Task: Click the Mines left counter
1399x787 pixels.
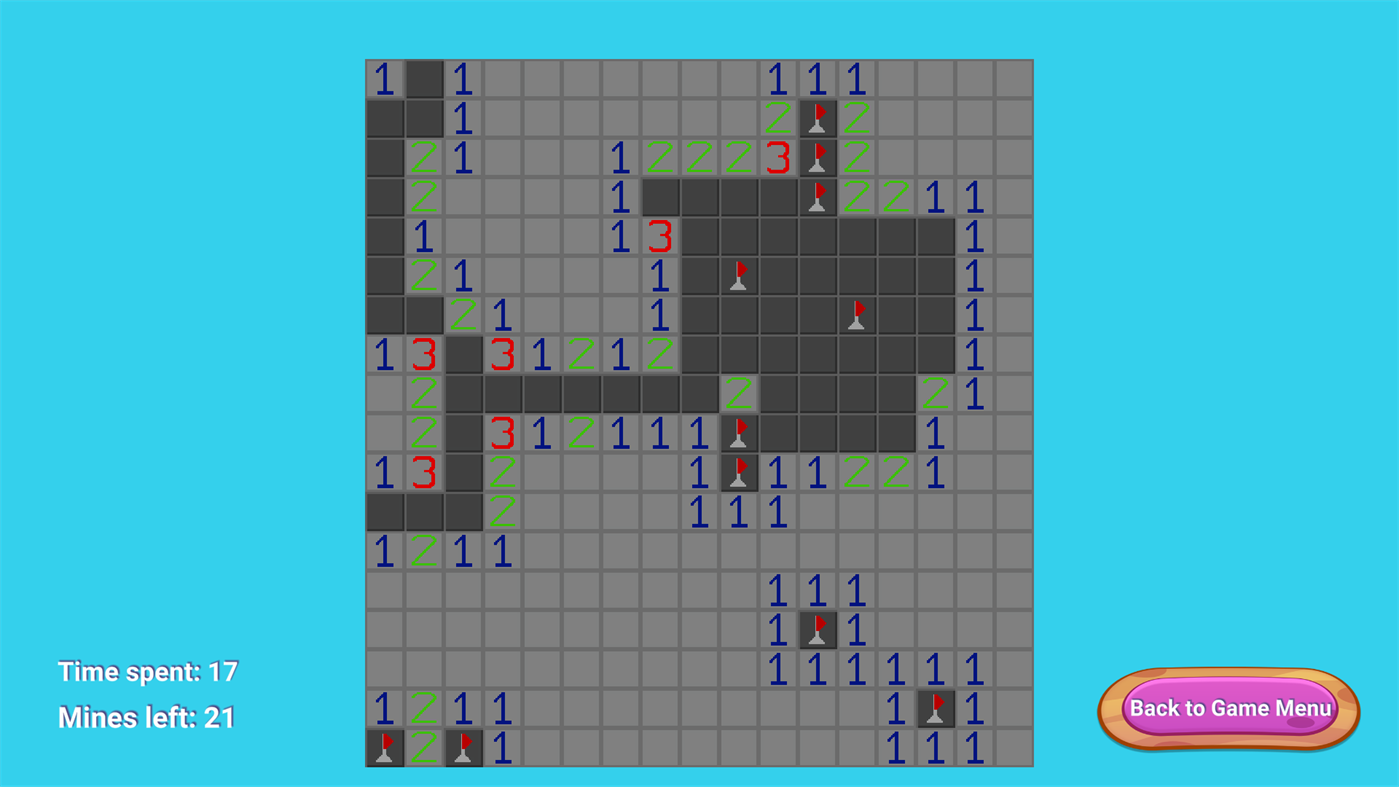Action: click(146, 718)
